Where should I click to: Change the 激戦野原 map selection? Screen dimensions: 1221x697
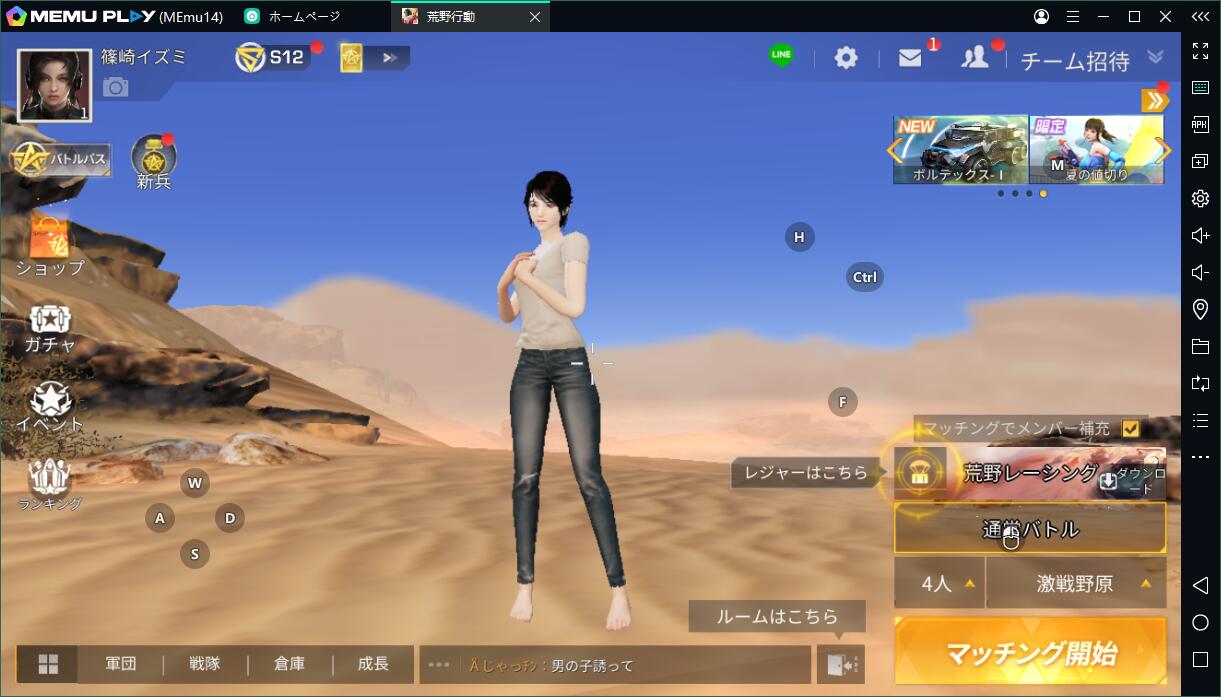(1076, 583)
